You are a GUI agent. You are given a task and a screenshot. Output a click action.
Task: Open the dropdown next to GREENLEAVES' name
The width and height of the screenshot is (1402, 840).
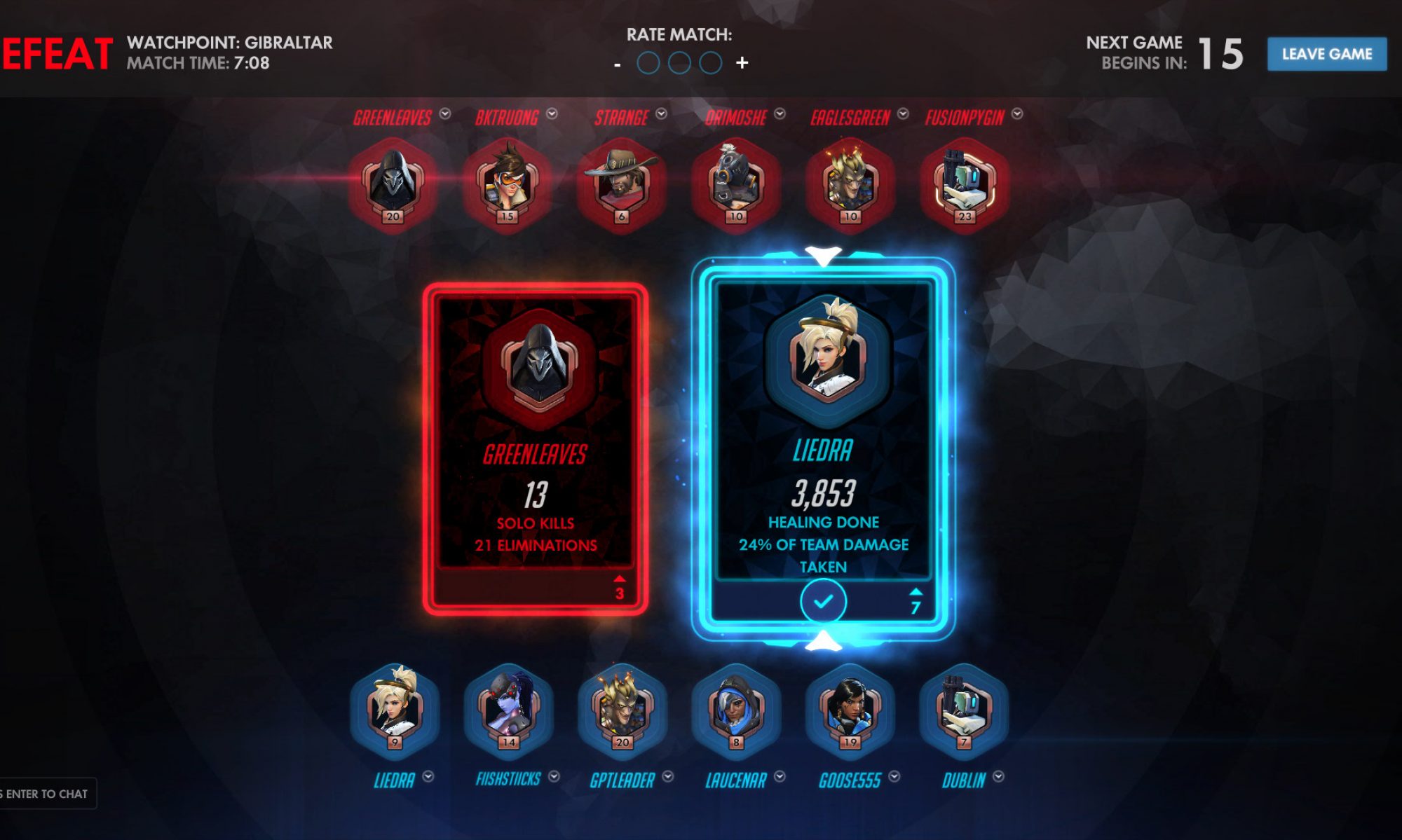point(445,113)
